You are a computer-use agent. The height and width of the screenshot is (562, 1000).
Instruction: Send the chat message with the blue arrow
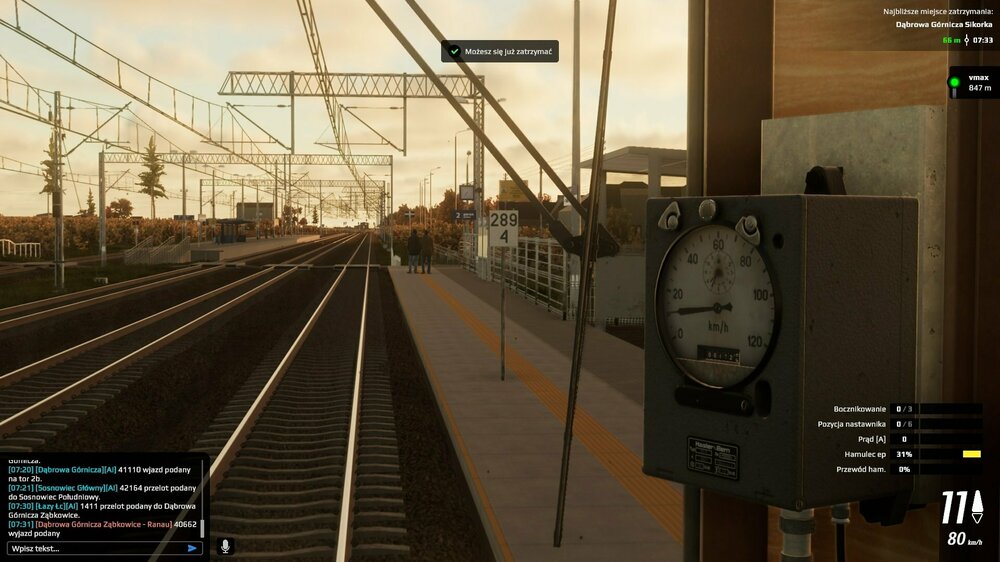pos(192,548)
